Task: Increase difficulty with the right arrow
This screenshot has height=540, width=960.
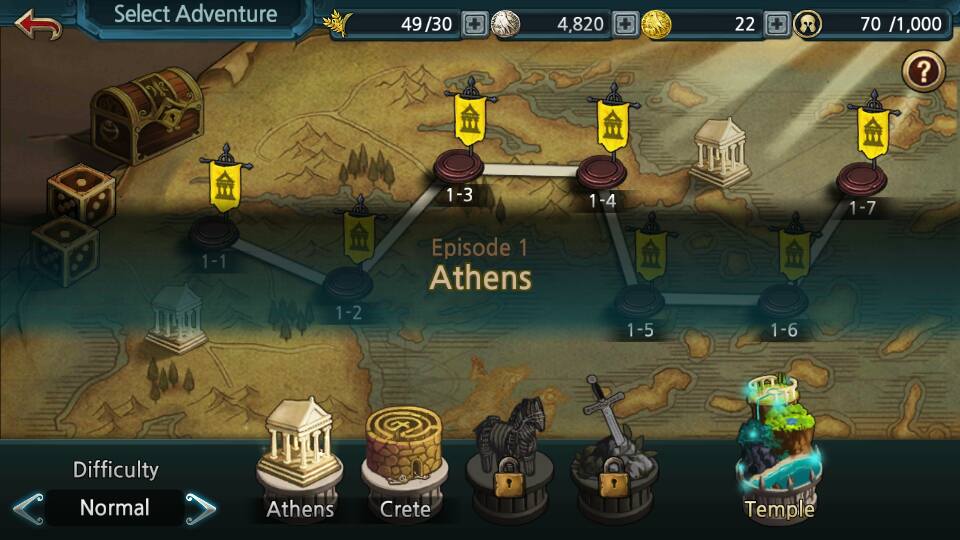Action: point(201,508)
